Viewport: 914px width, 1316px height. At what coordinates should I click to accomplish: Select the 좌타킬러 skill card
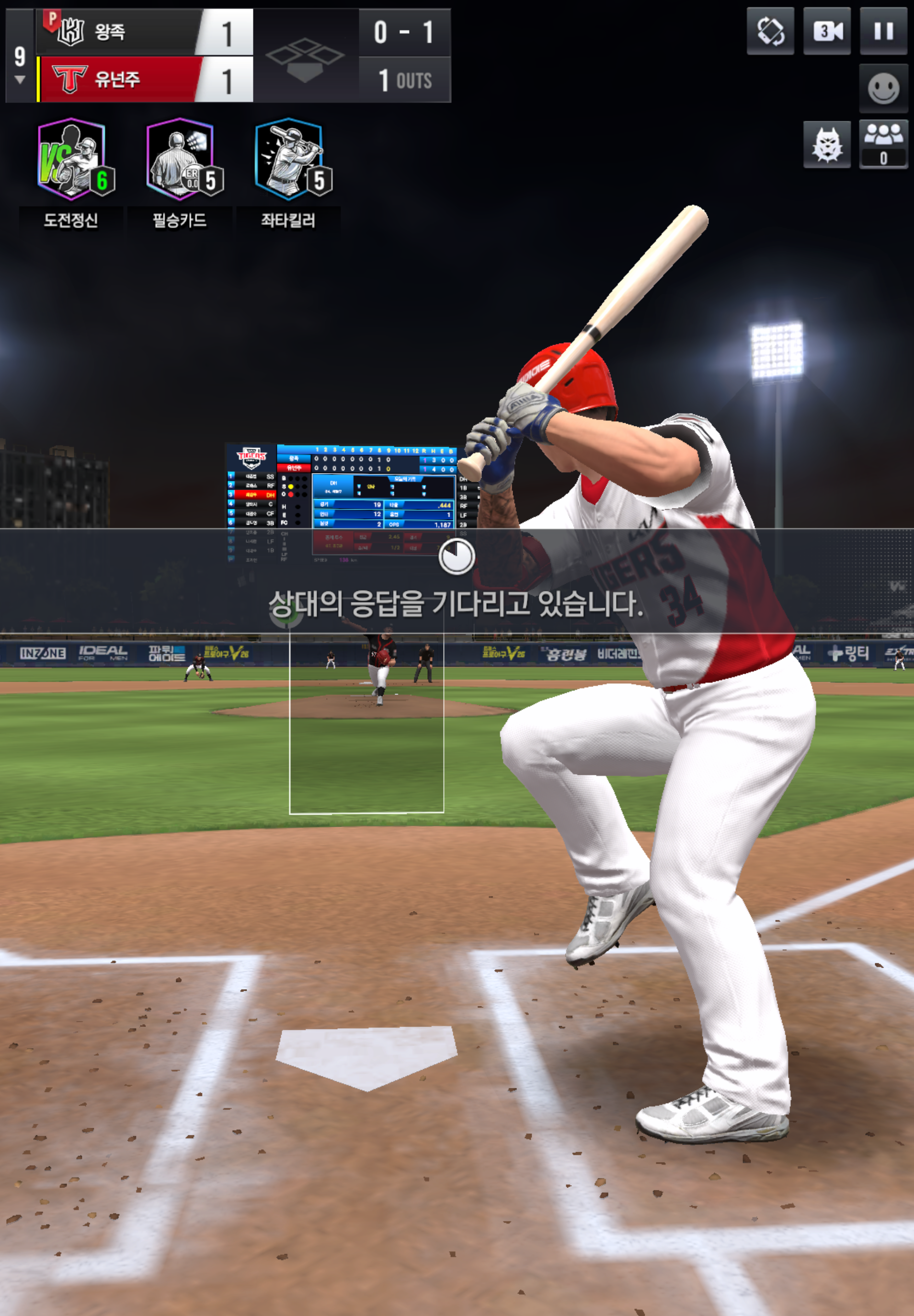click(x=289, y=161)
